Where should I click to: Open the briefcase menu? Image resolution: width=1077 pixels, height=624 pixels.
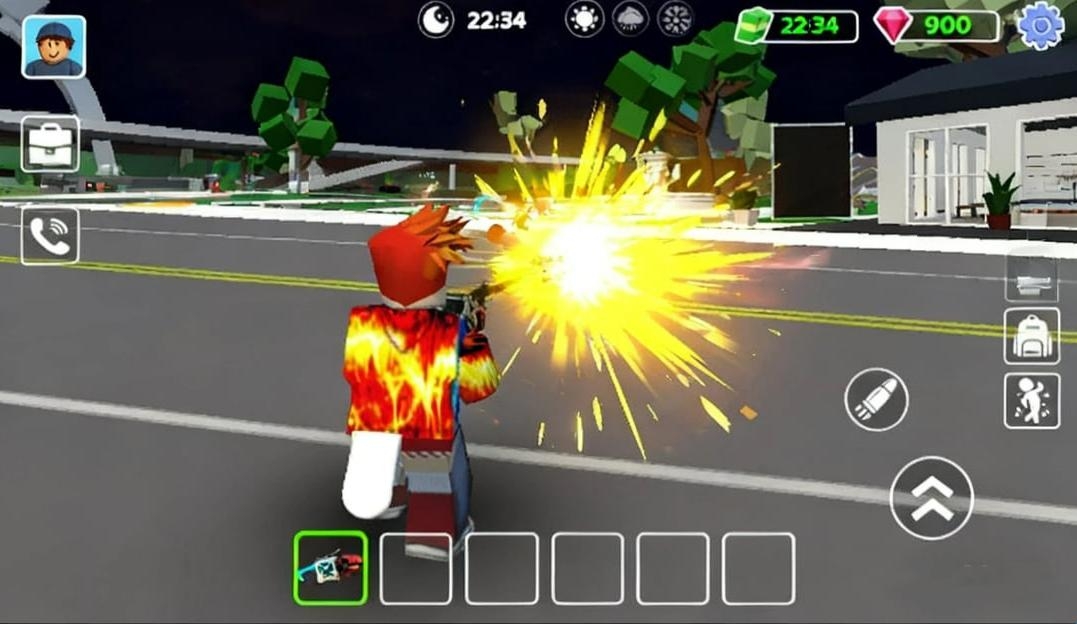(x=50, y=144)
